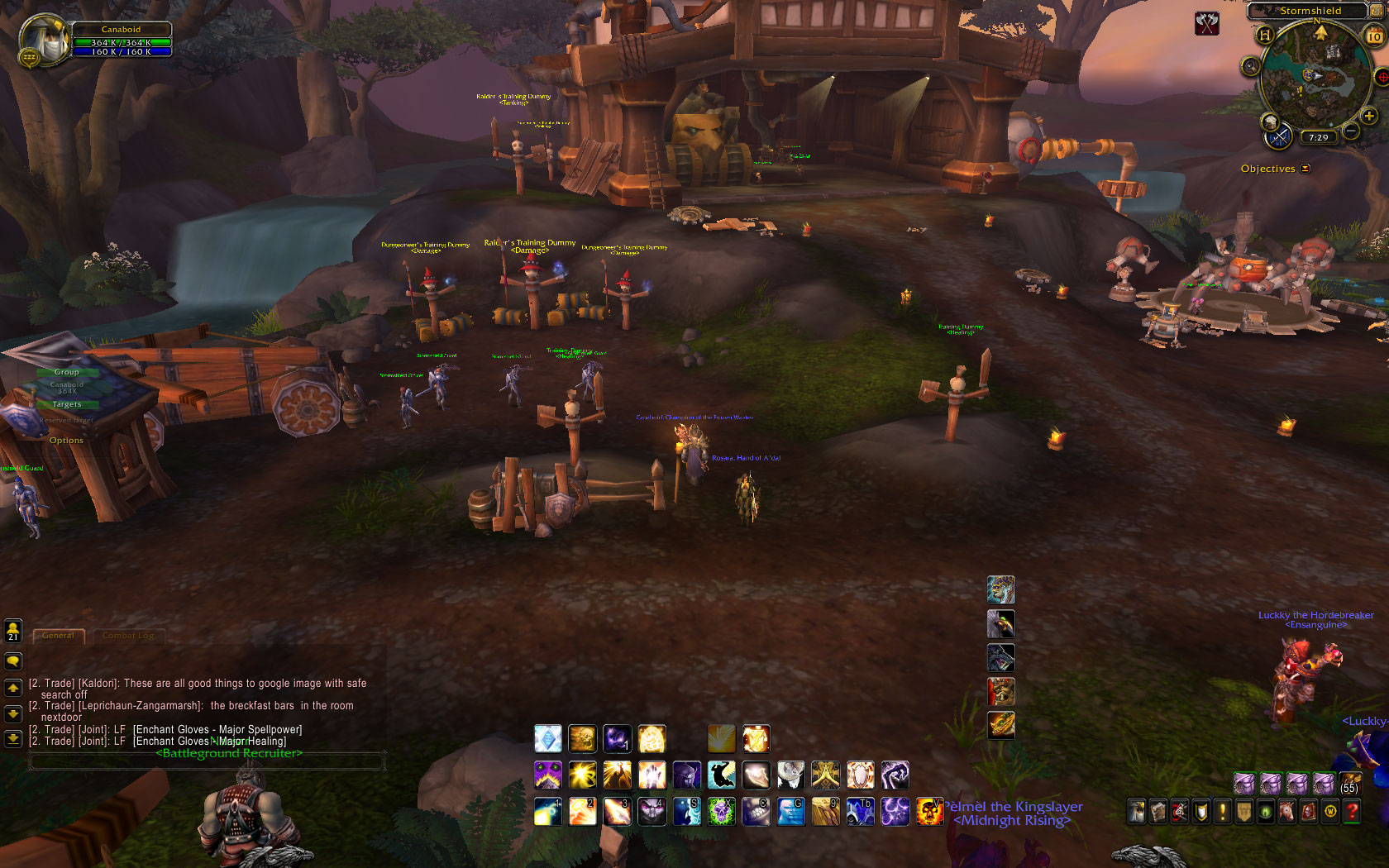The width and height of the screenshot is (1389, 868).
Task: Activate the winged leaping figure ability
Action: [721, 775]
